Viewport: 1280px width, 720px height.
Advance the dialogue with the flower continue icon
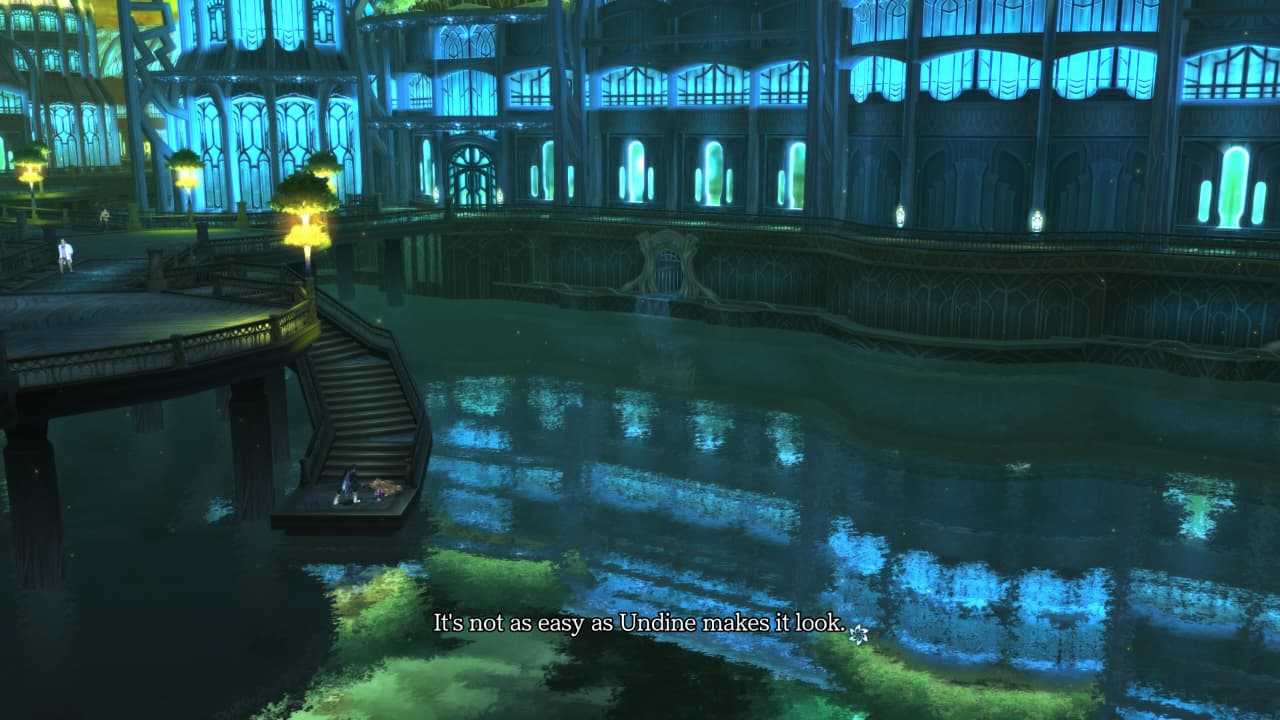[x=858, y=633]
